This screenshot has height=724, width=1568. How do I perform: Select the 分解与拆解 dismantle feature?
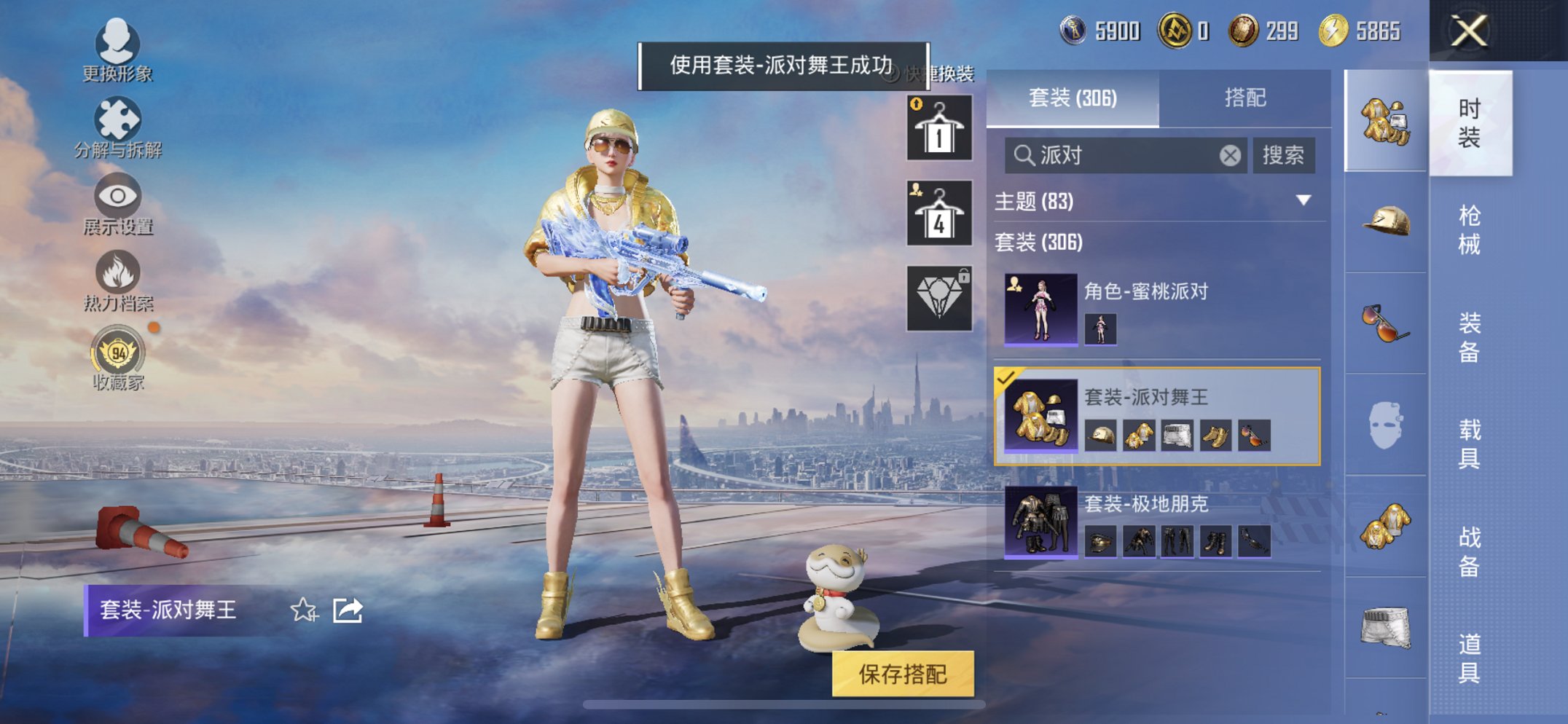(x=117, y=118)
